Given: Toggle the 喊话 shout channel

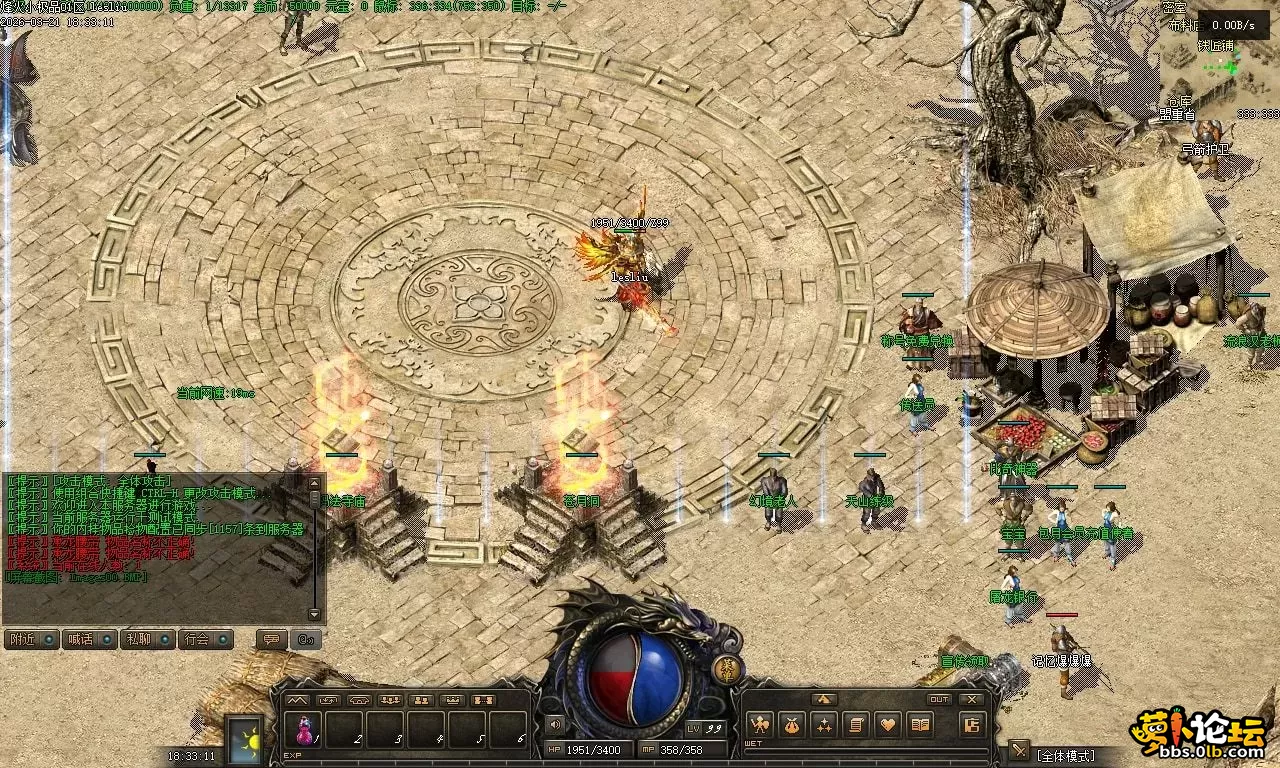Looking at the screenshot, I should pos(89,639).
